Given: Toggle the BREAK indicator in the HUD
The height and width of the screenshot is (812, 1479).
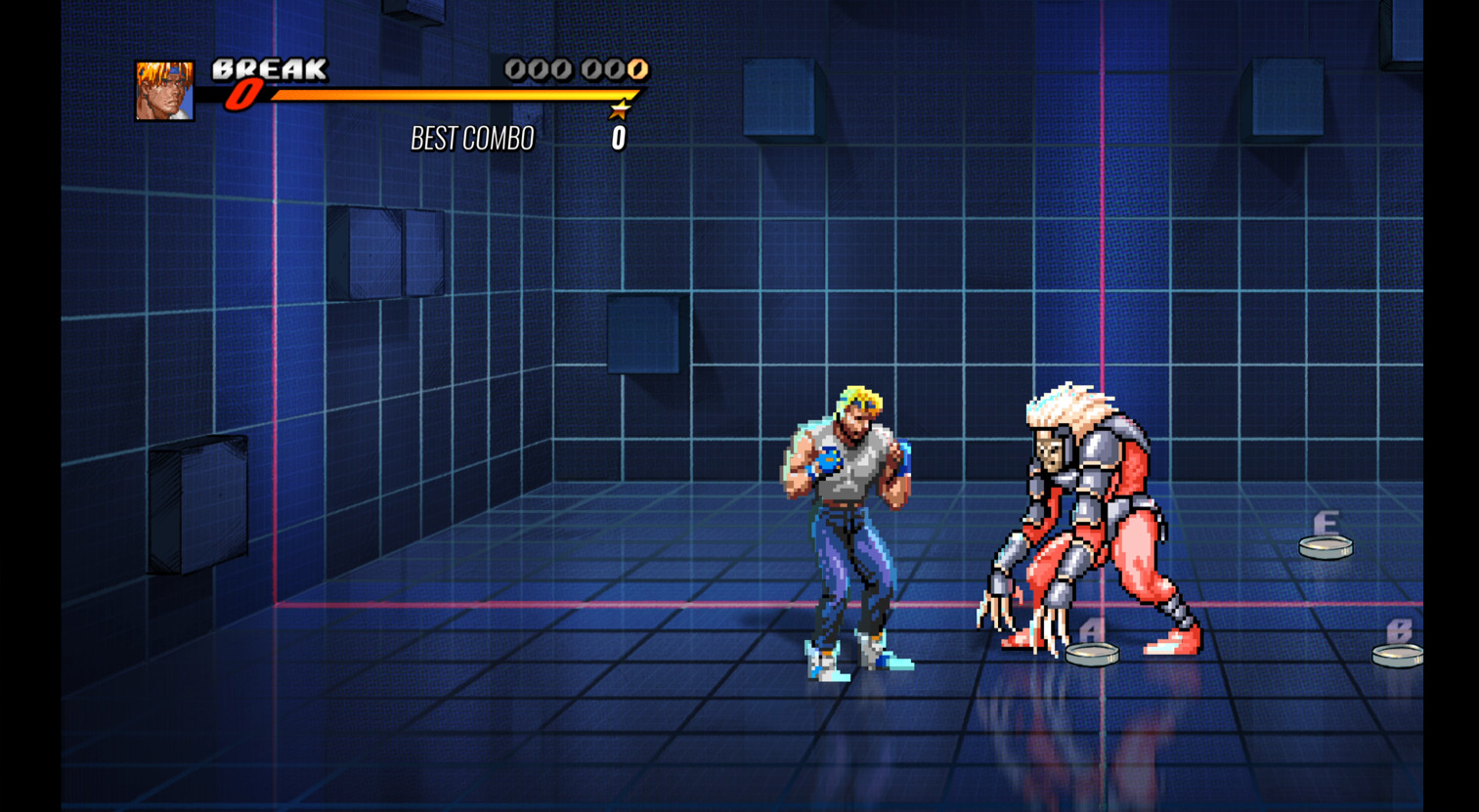Looking at the screenshot, I should (x=267, y=69).
